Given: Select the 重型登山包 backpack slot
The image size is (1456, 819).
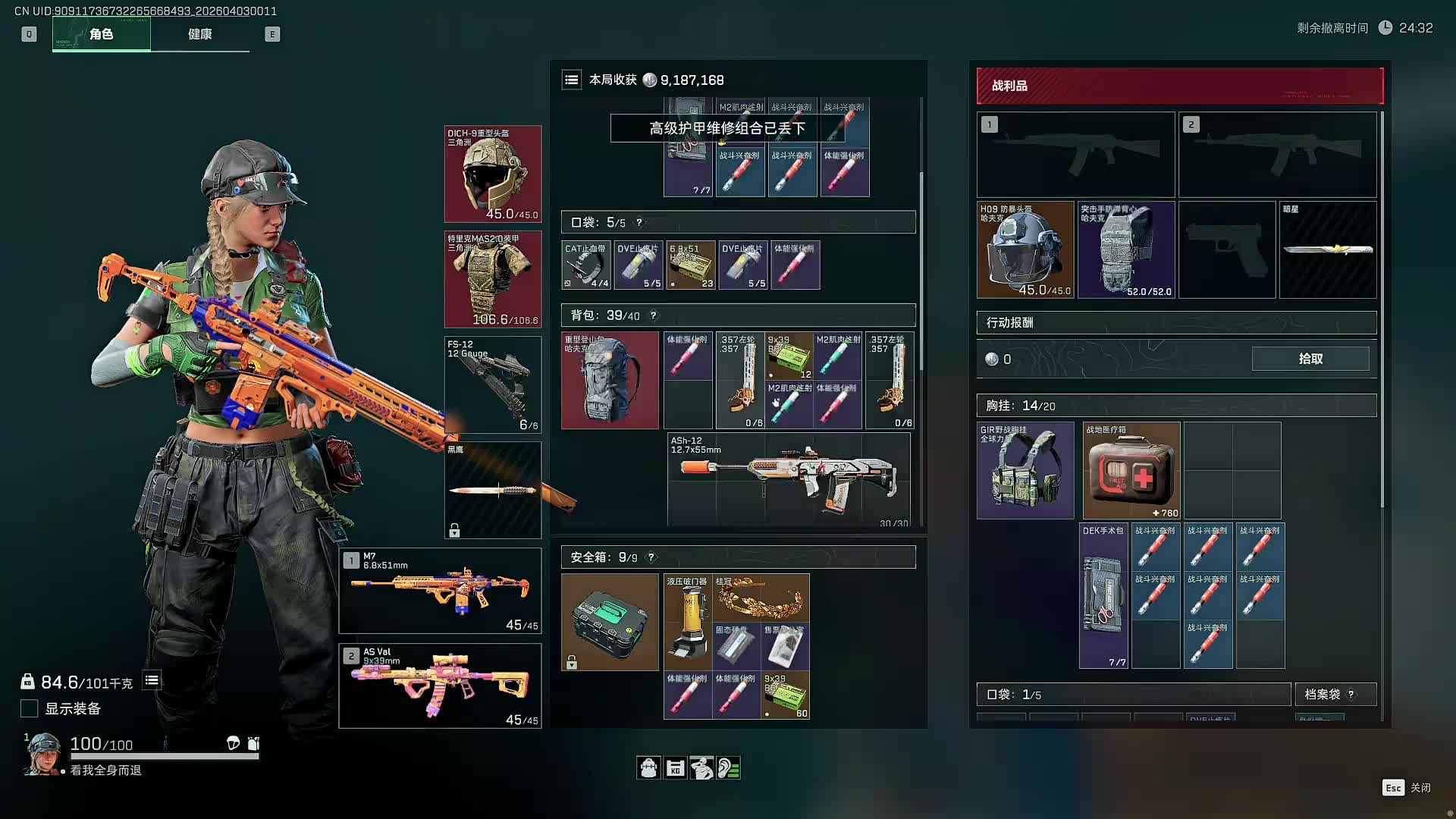Looking at the screenshot, I should click(x=610, y=380).
